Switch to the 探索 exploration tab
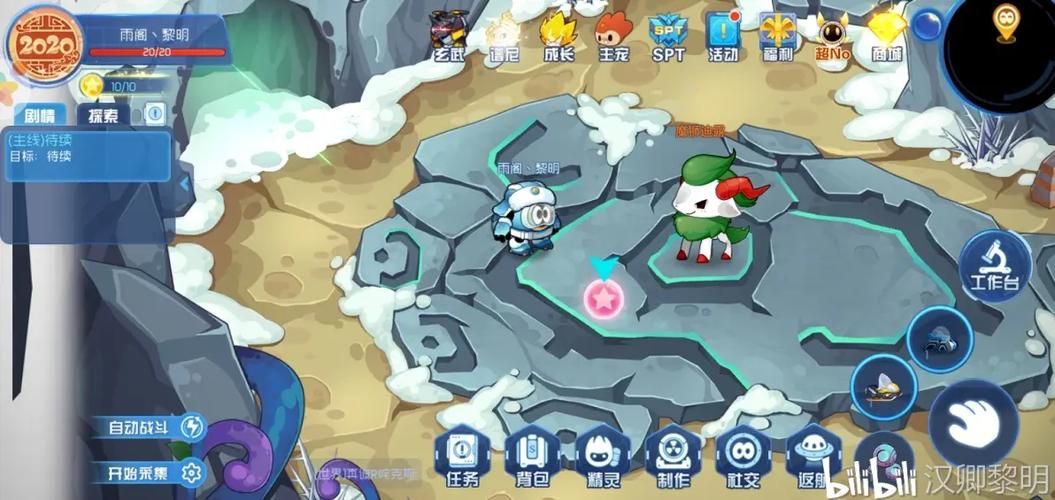This screenshot has height=500, width=1055. 103,115
